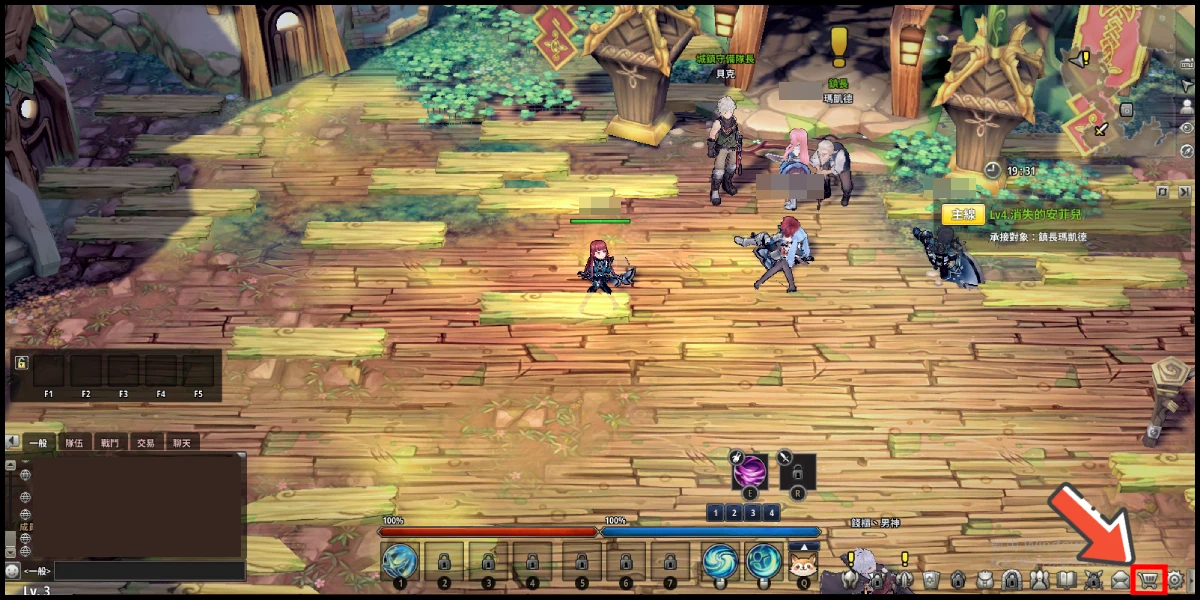Open the emoji smiley button beside chat
Image resolution: width=1200 pixels, height=600 pixels.
[x=11, y=571]
